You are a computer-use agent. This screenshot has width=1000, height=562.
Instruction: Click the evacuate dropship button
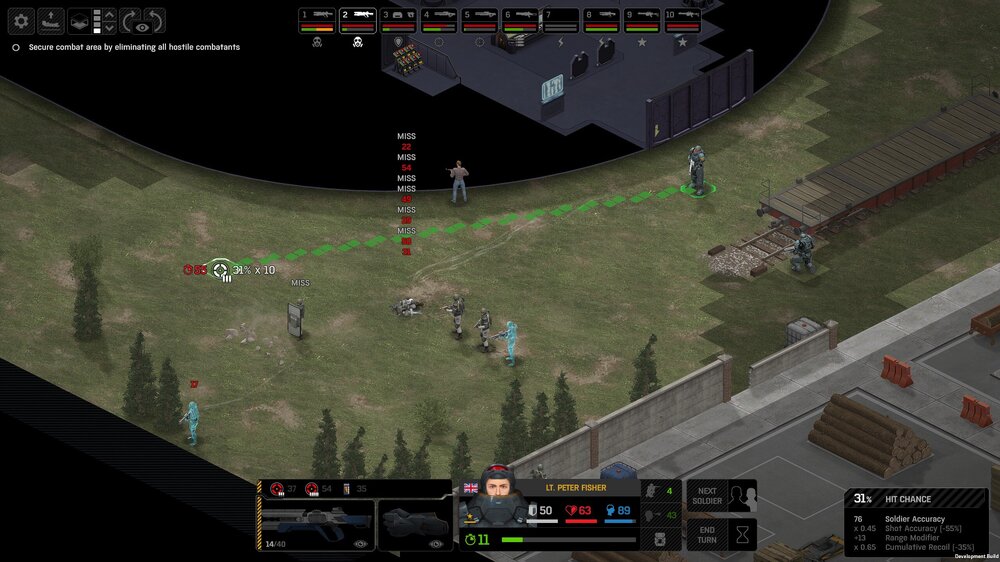click(50, 20)
